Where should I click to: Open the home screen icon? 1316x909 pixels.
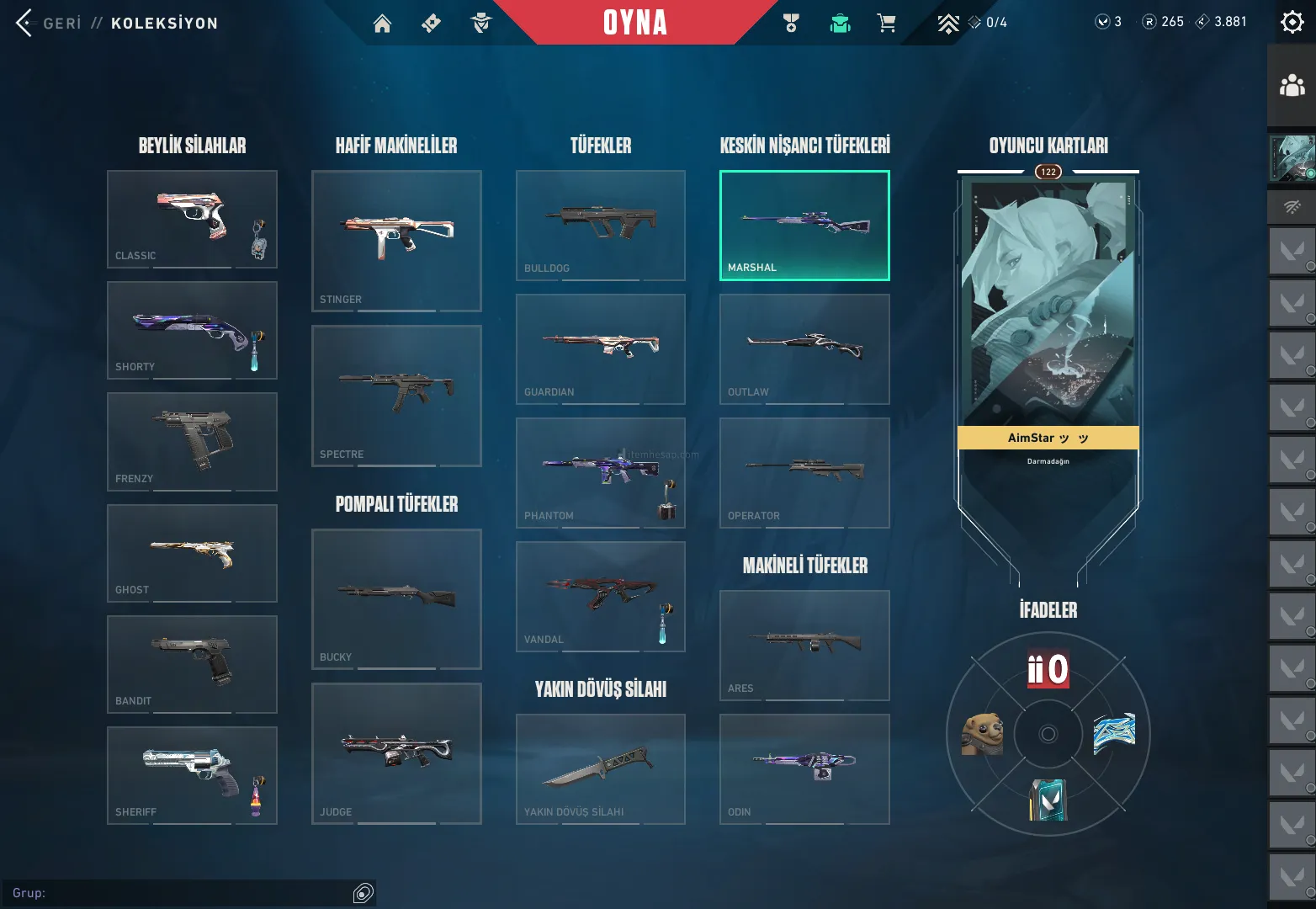[x=382, y=24]
